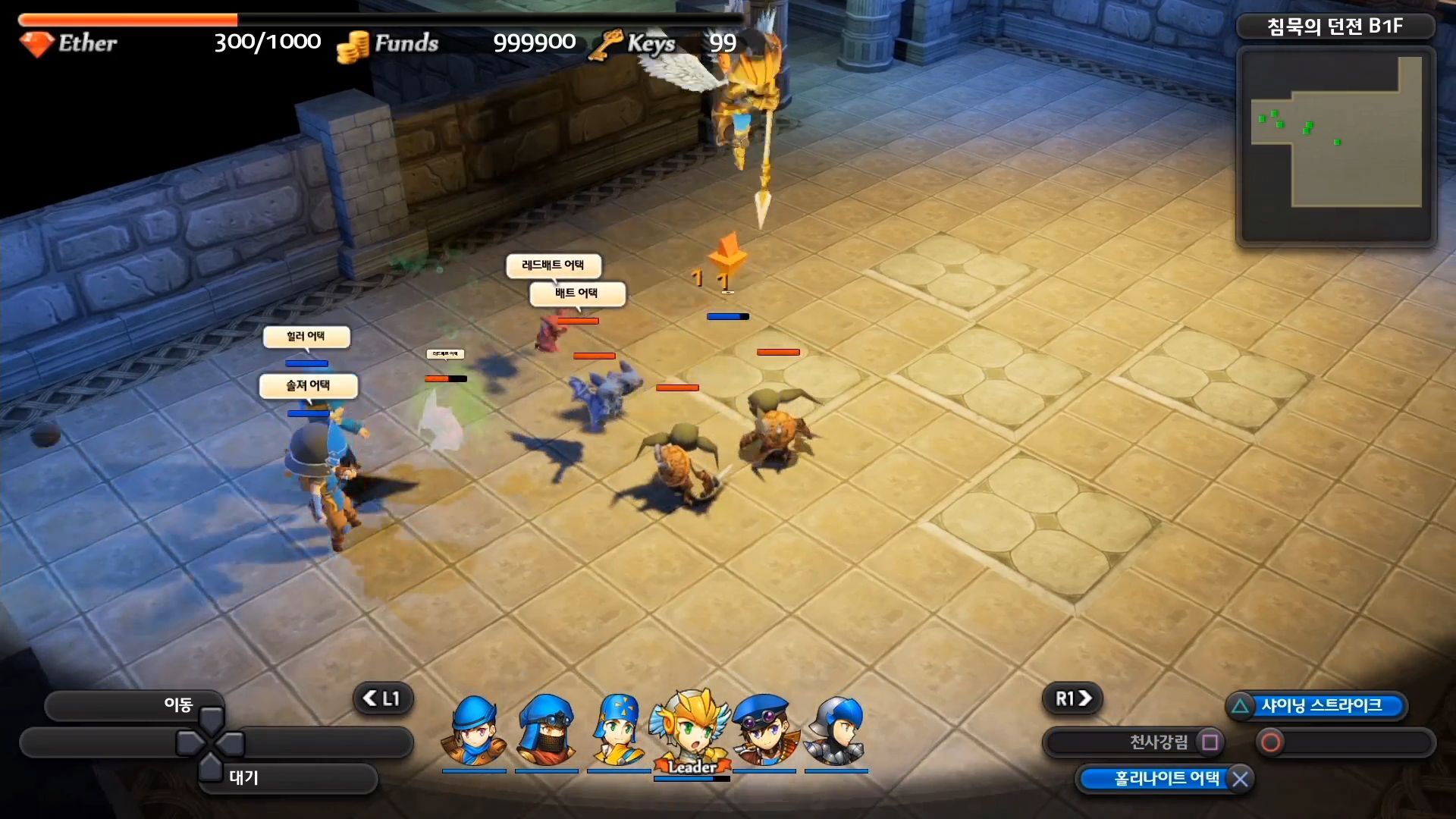Select the 이동 movement command

coord(178,704)
